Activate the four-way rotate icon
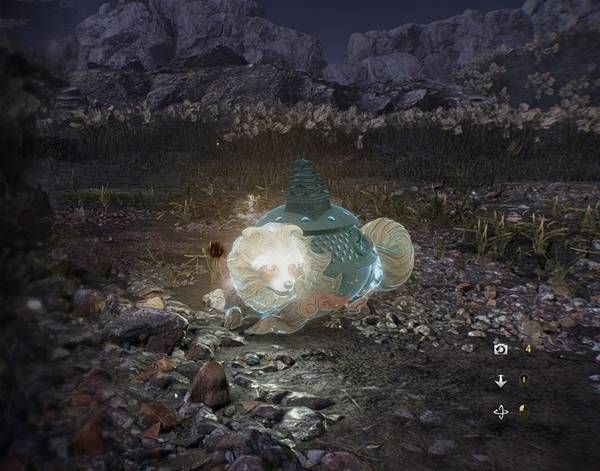This screenshot has height=471, width=600. pos(501,411)
